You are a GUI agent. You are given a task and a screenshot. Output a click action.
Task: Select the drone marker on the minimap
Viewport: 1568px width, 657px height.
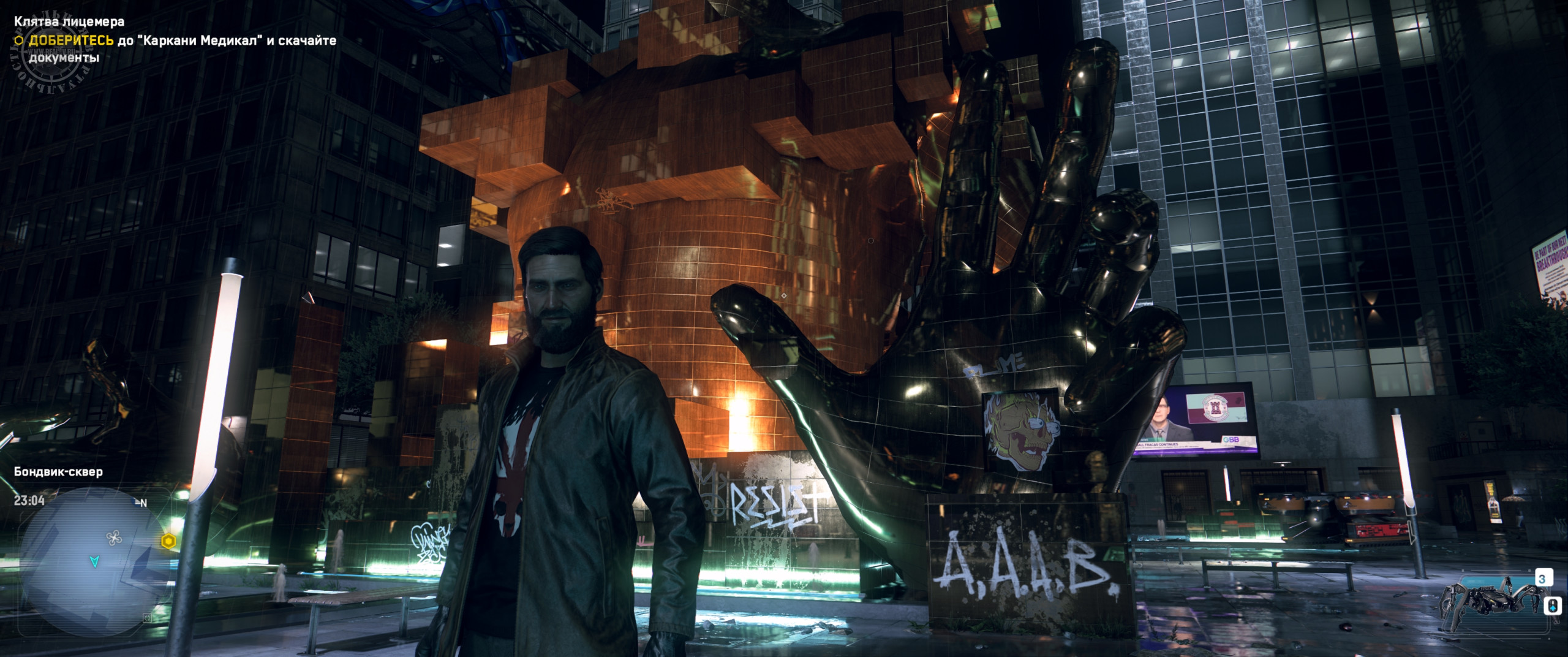pyautogui.click(x=114, y=538)
